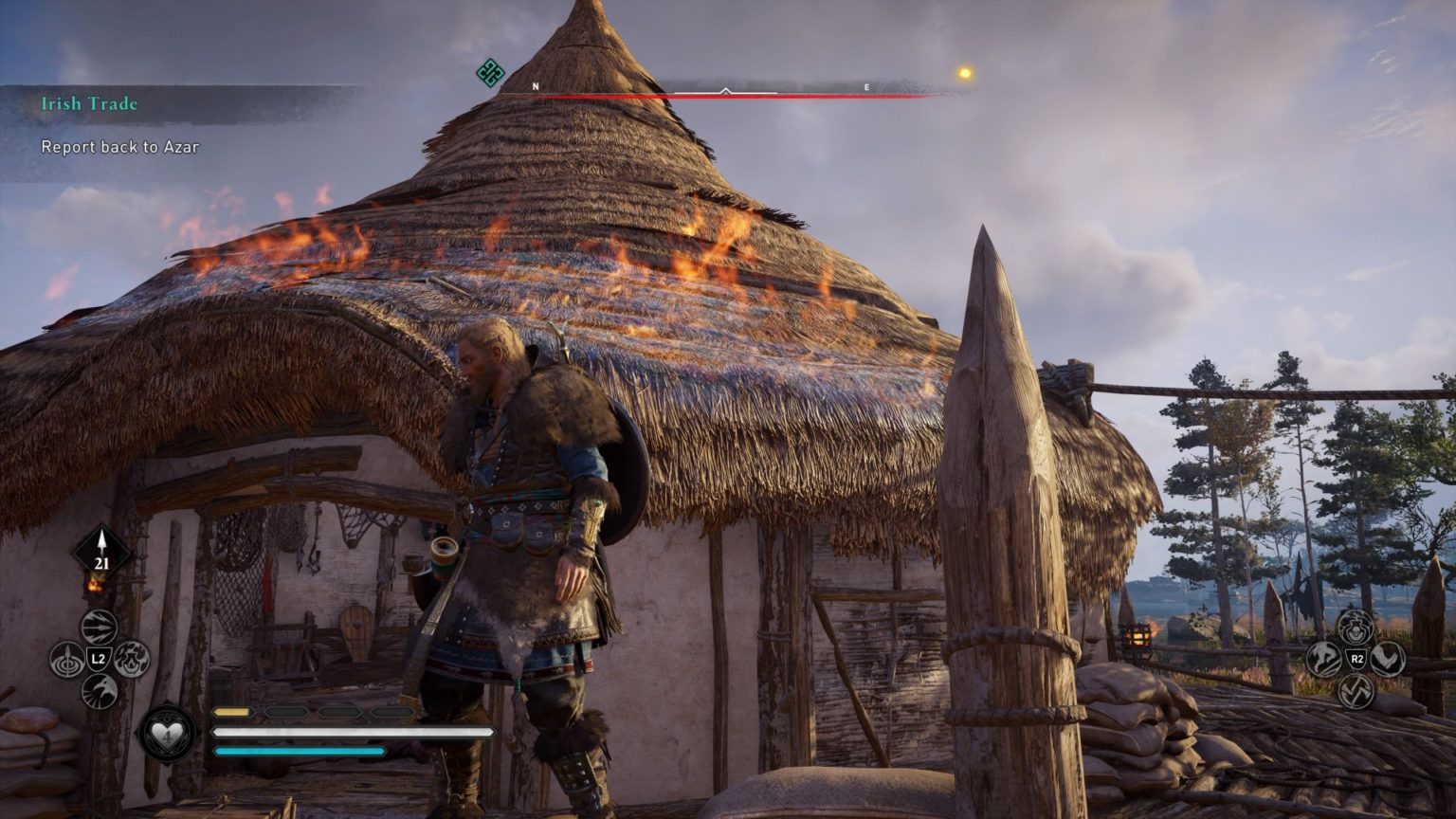This screenshot has width=1456, height=819.
Task: Trigger the dual-axe throw ability below R2
Action: click(x=1357, y=690)
